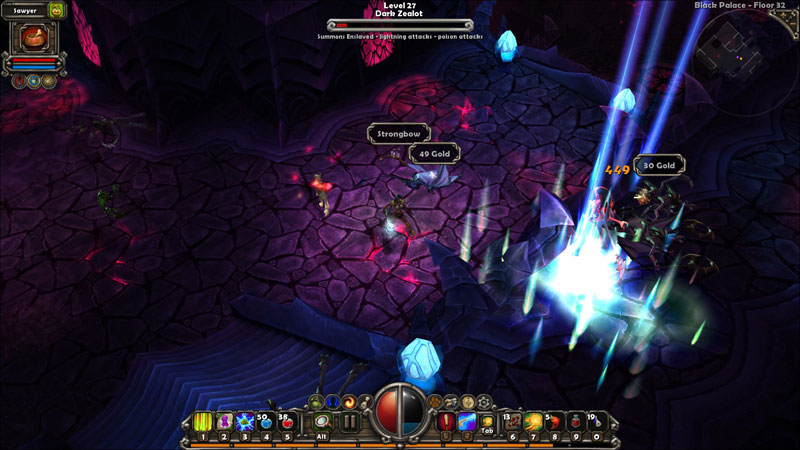Viewport: 800px width, 450px height.
Task: Select the red dagger left-click skill
Action: [x=448, y=422]
